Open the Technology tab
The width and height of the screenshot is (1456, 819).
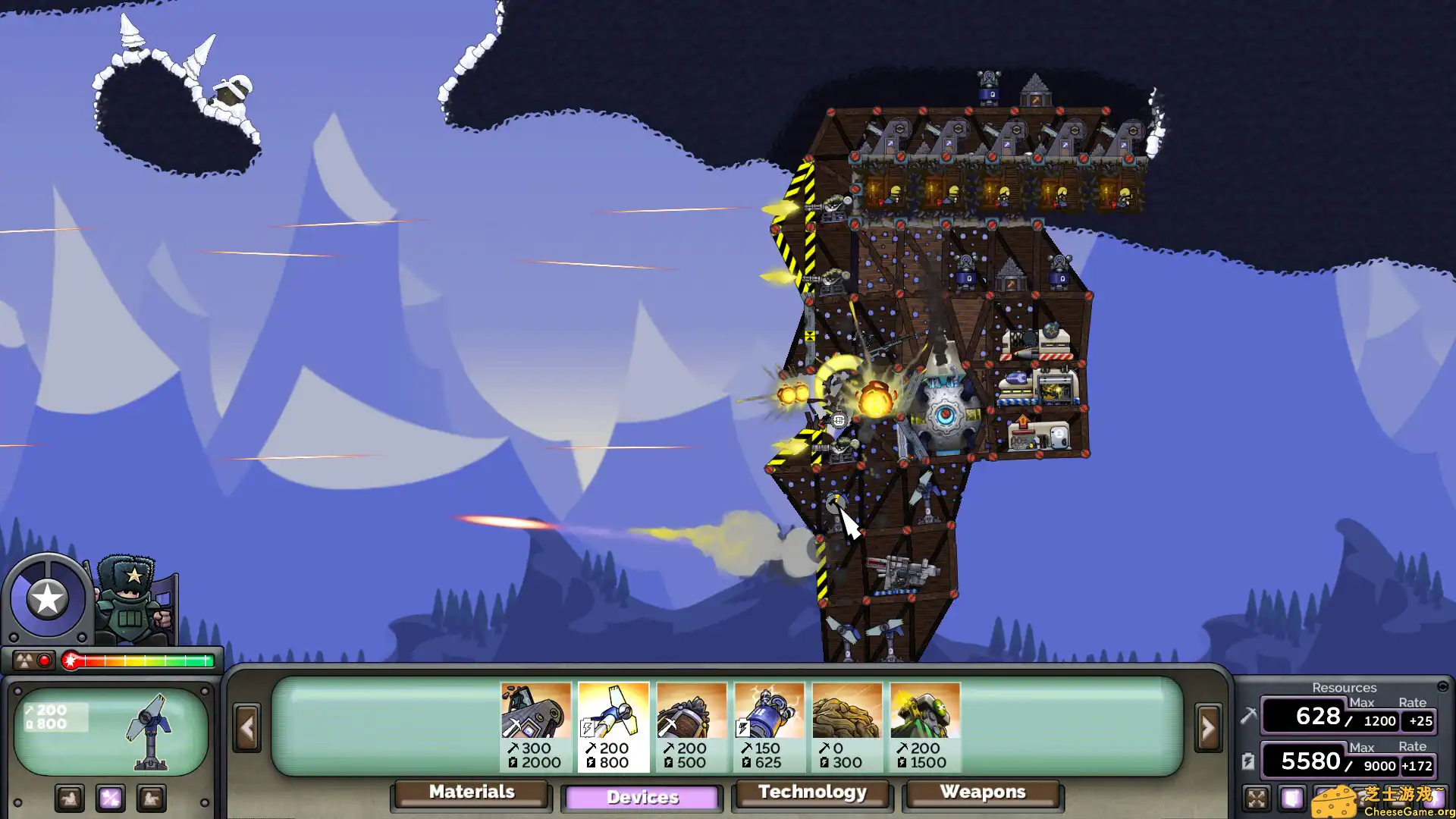tap(811, 792)
